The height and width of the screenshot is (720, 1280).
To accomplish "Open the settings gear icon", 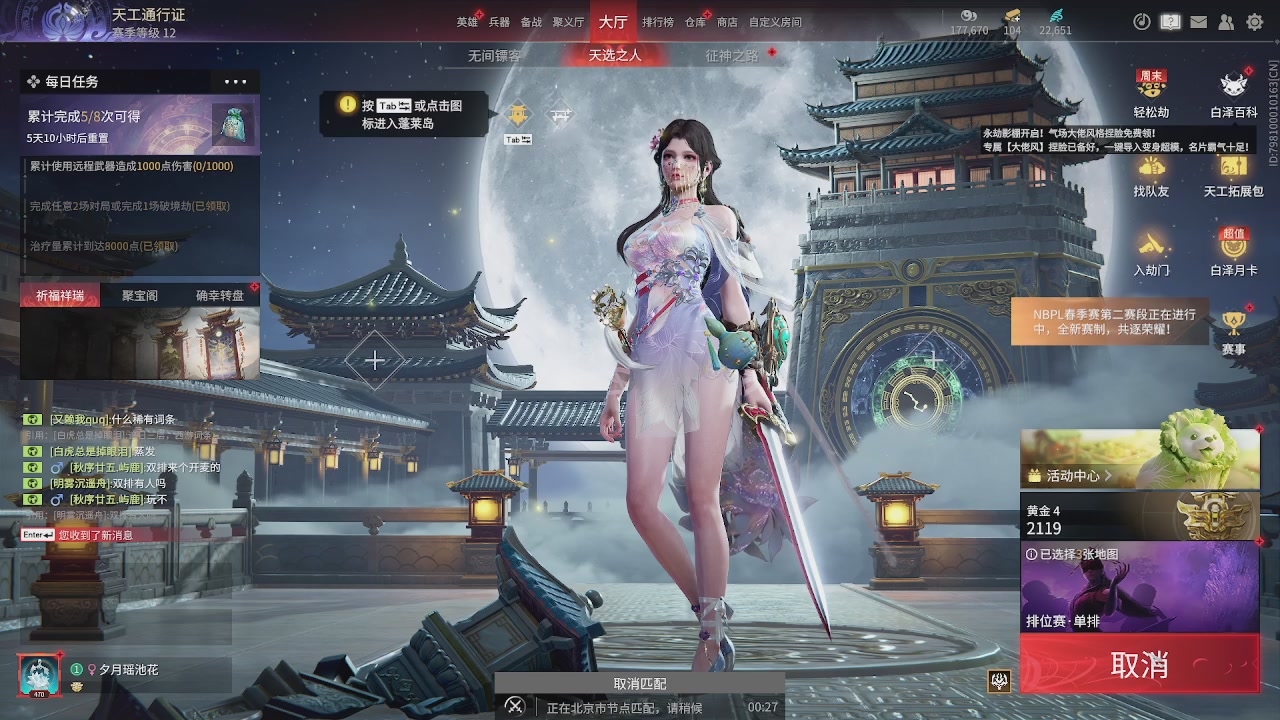I will pyautogui.click(x=1254, y=22).
